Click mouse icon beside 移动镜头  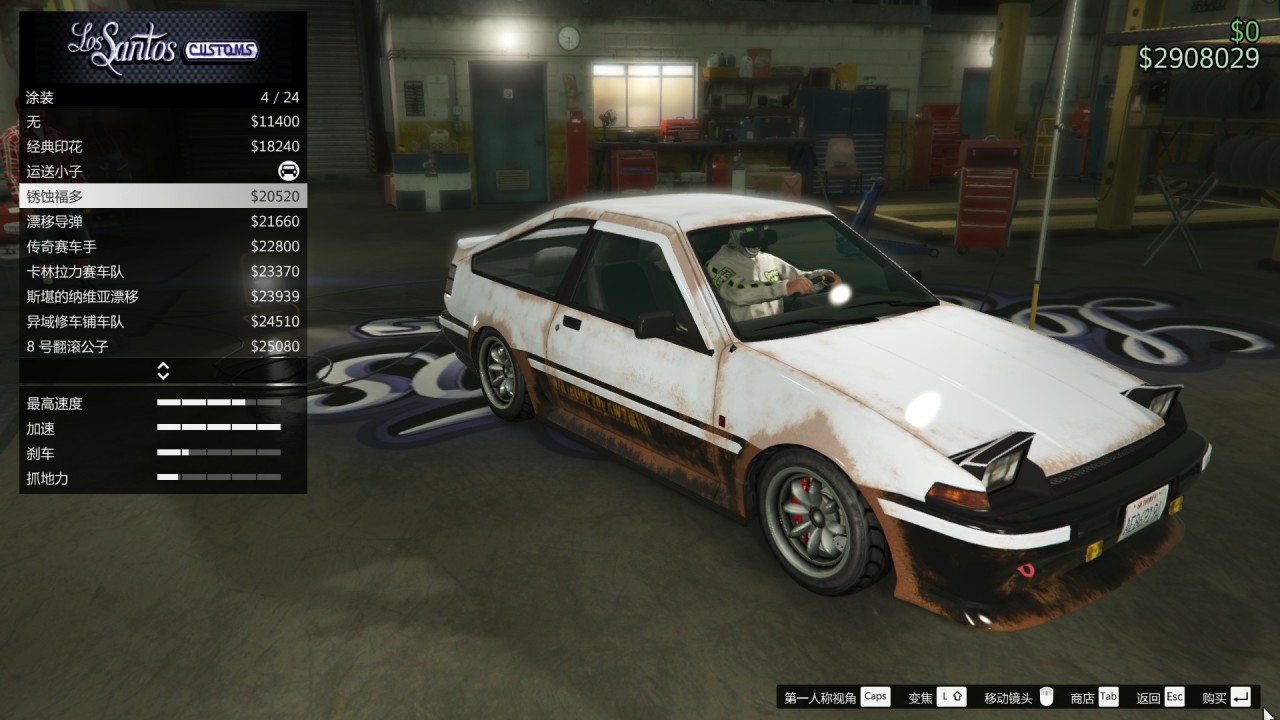[x=1046, y=696]
